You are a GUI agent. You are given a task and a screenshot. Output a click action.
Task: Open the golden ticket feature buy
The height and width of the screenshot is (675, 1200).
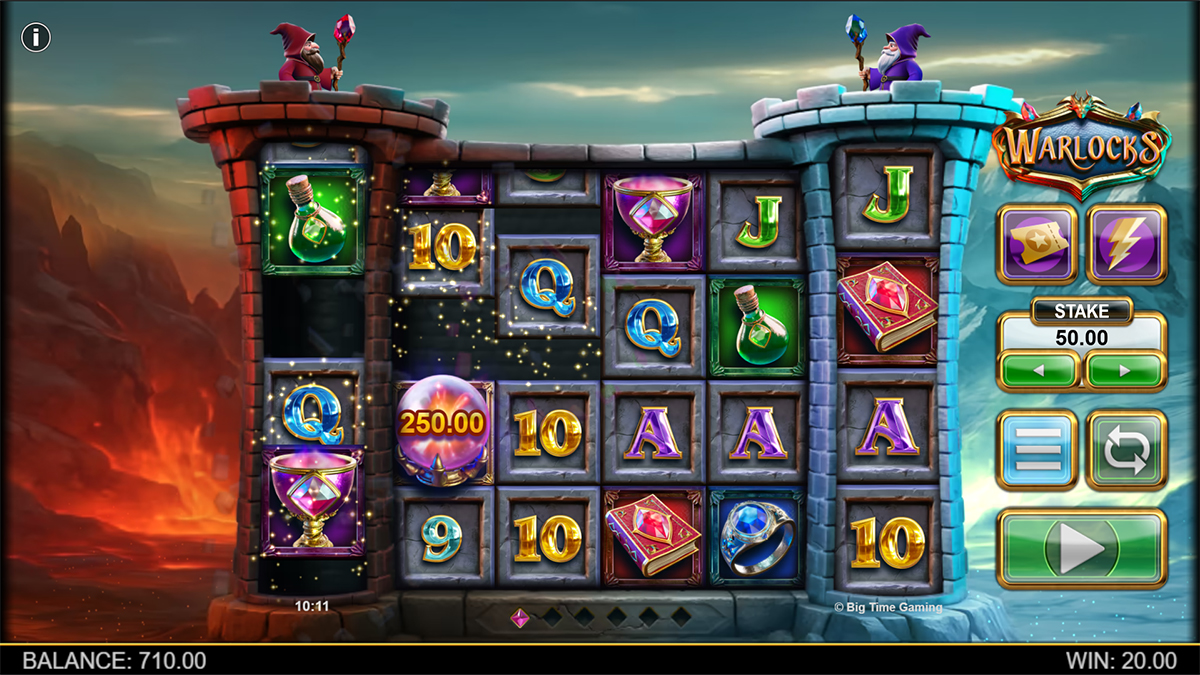coord(1037,245)
